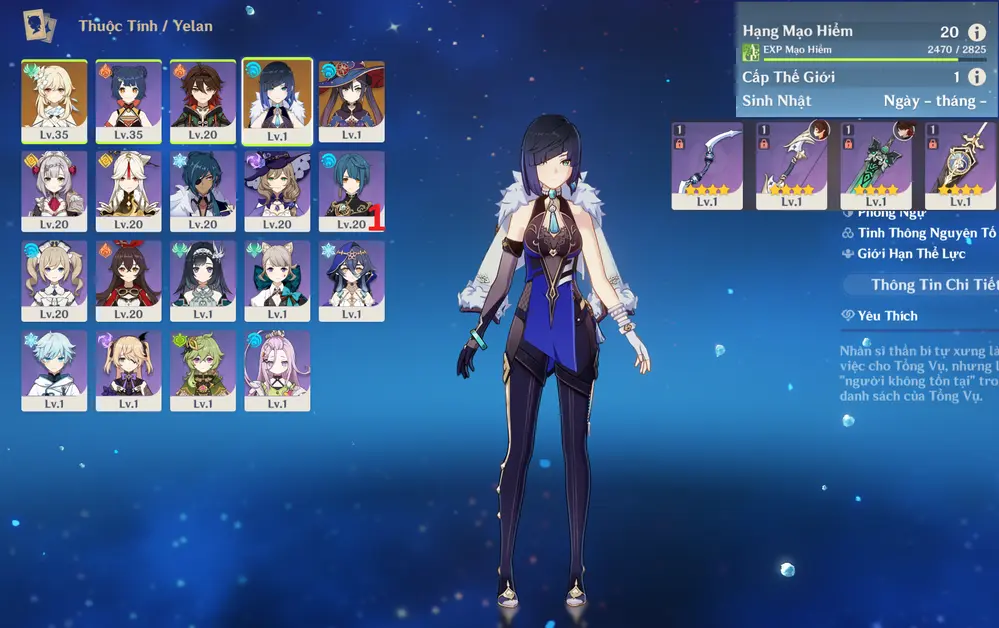Viewport: 999px width, 628px height.
Task: Show Hạng Mạo Hiểm info icon
Action: [x=977, y=33]
